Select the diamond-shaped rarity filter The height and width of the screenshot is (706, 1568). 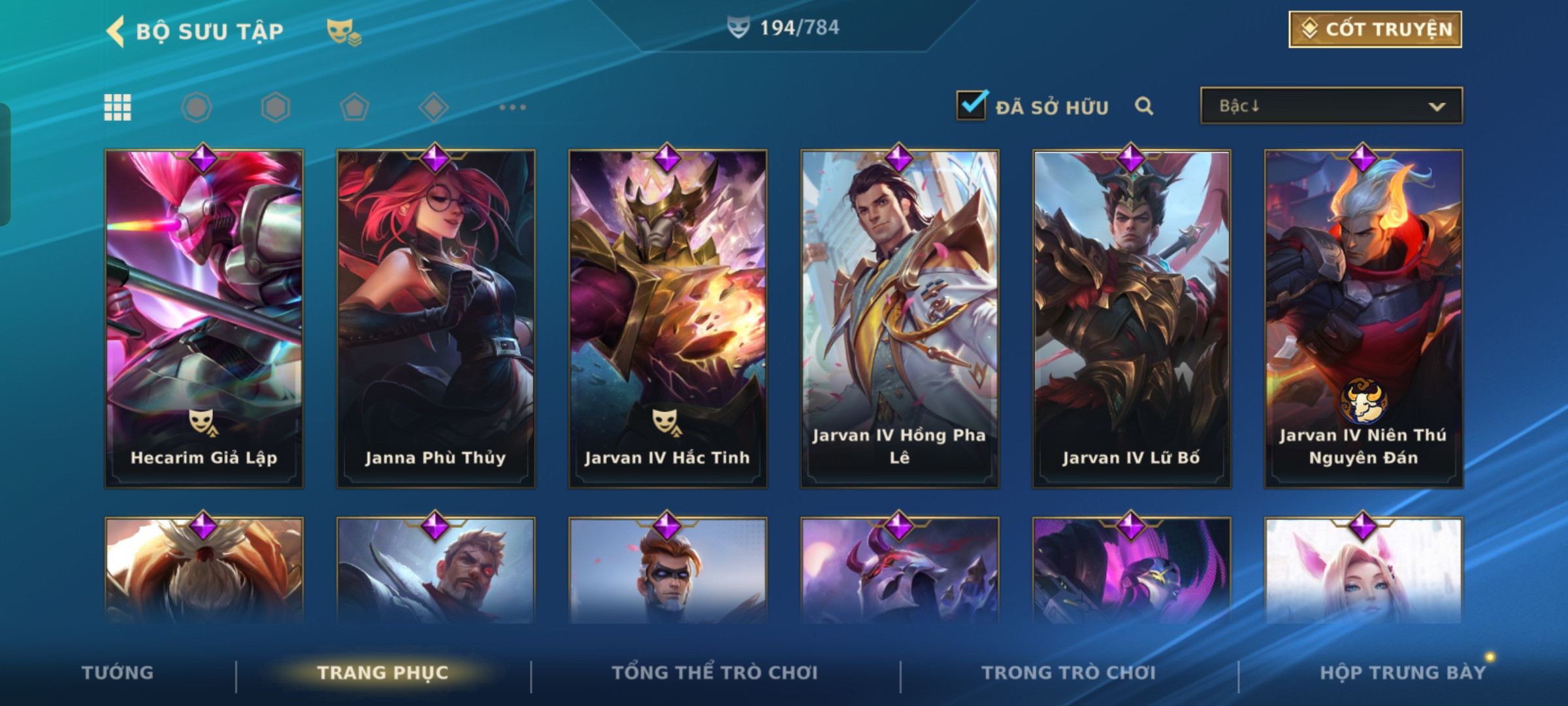[x=433, y=107]
